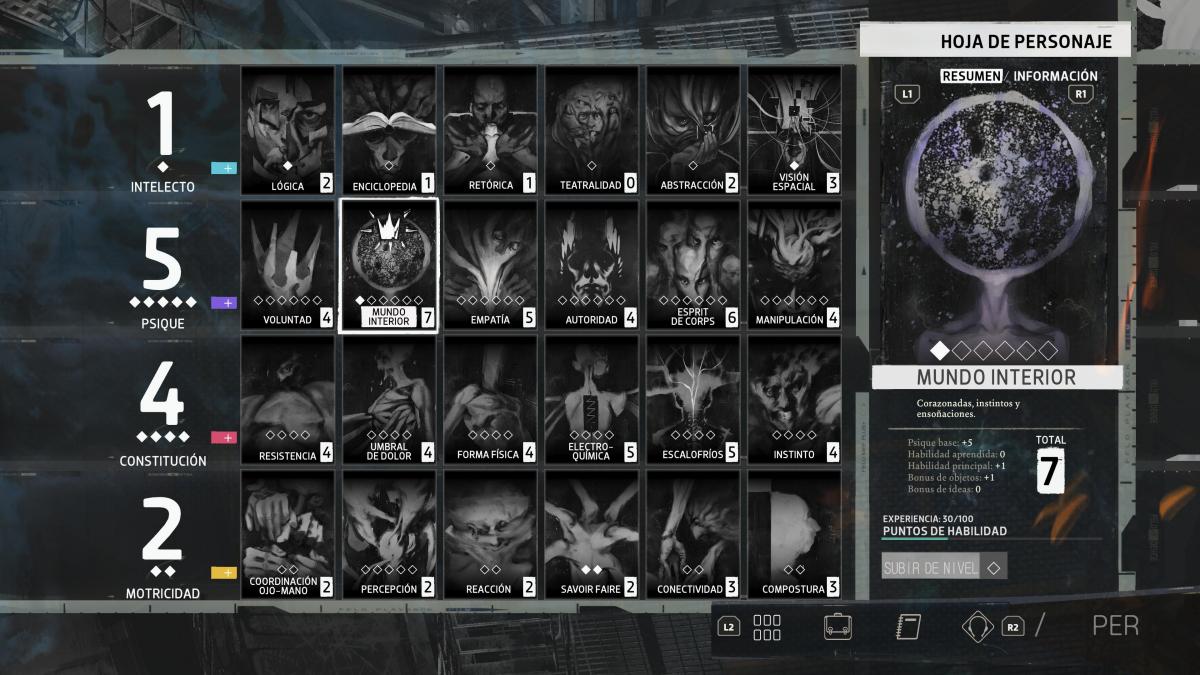The height and width of the screenshot is (675, 1200).
Task: Select the Electro-Química skill card
Action: point(591,400)
